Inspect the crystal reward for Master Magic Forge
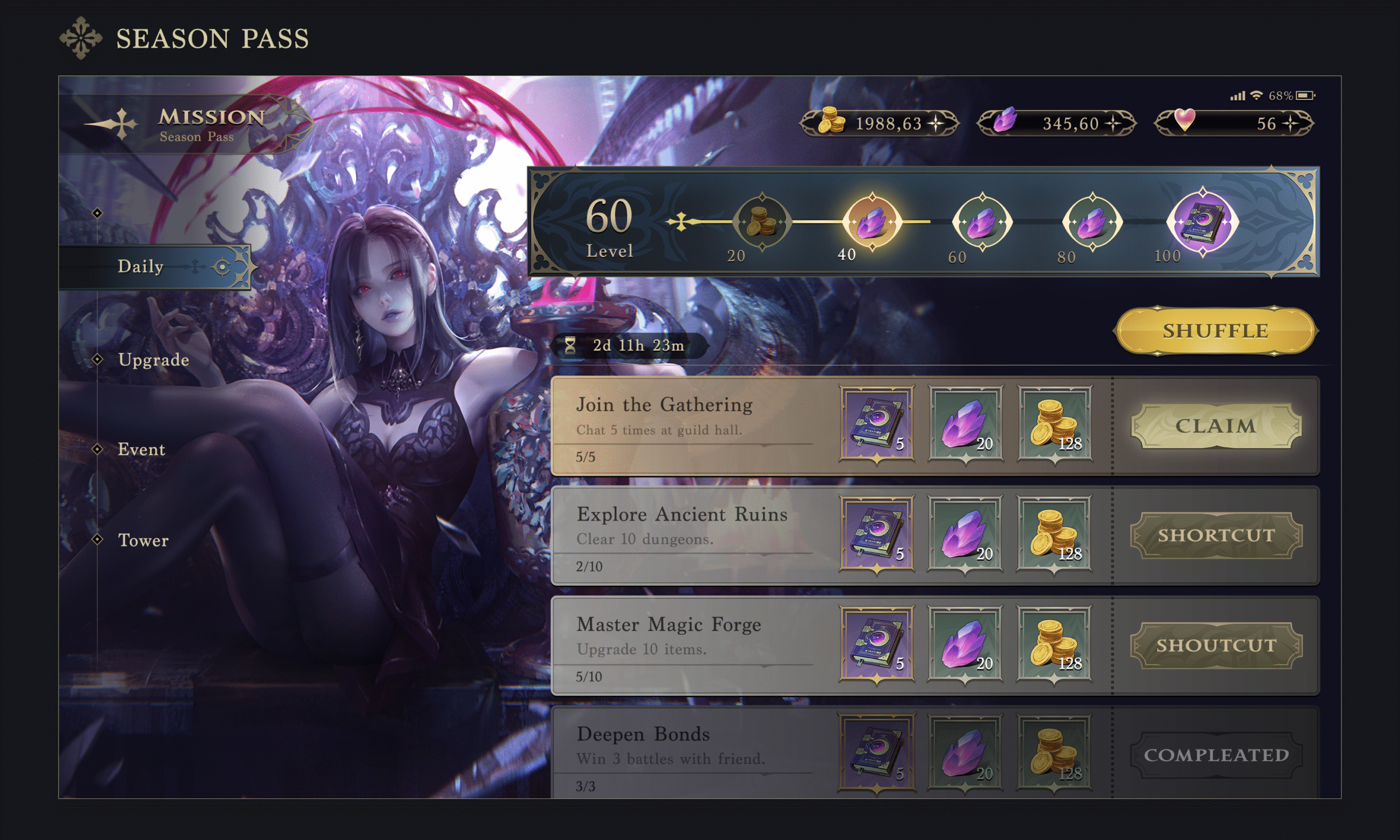This screenshot has height=840, width=1400. coord(965,643)
